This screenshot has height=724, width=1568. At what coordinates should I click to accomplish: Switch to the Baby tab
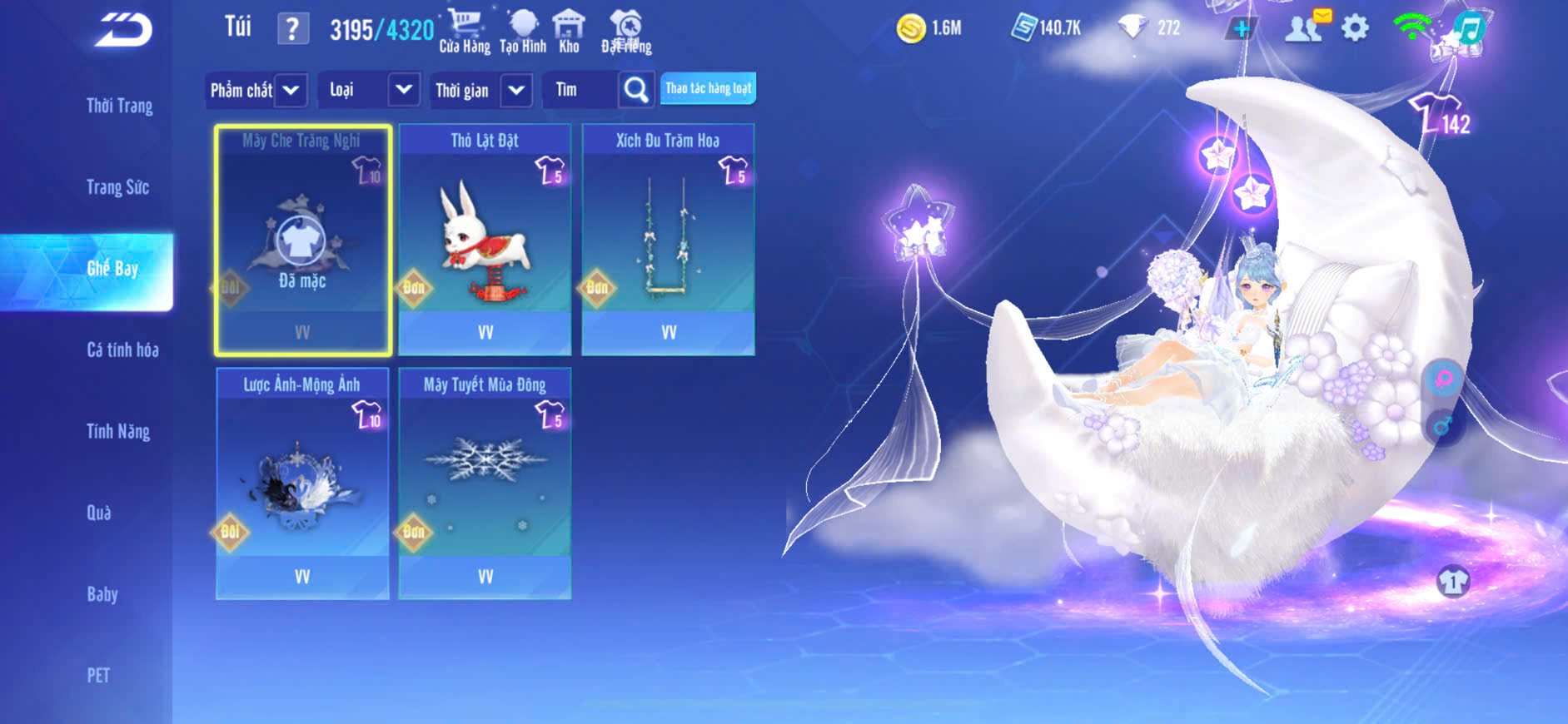102,594
